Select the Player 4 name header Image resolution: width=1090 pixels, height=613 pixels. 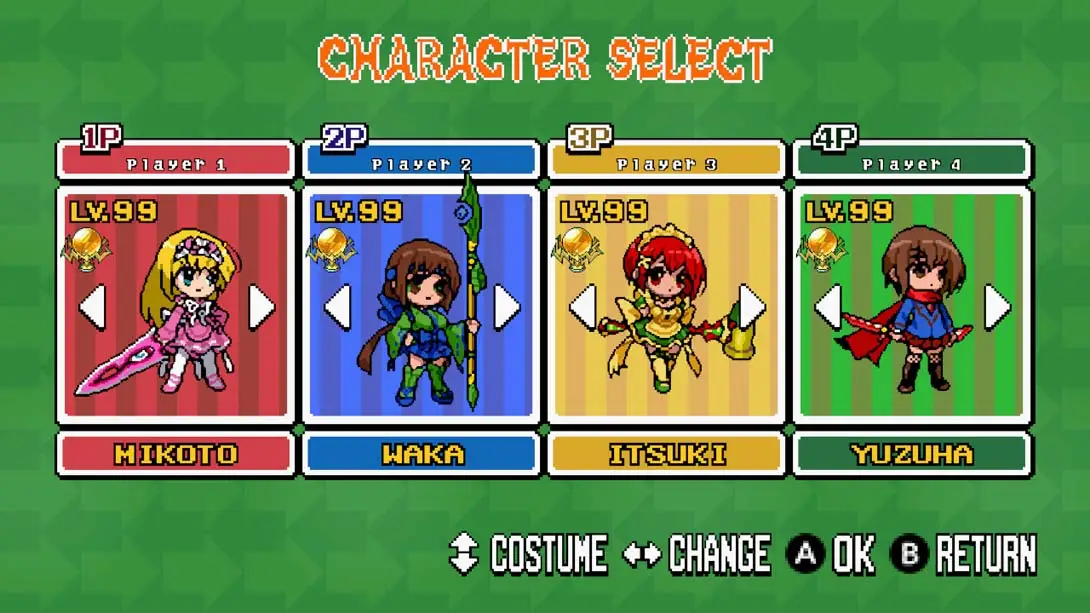click(911, 162)
